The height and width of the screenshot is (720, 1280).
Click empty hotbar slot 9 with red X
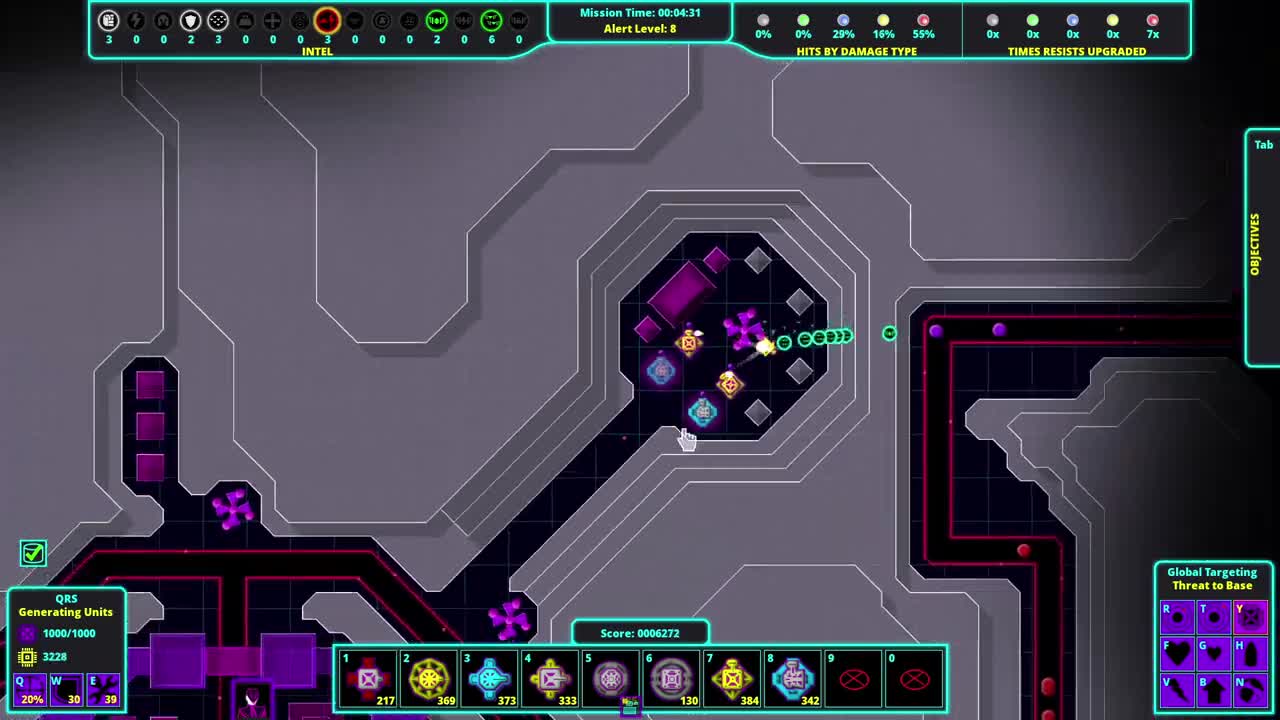854,678
